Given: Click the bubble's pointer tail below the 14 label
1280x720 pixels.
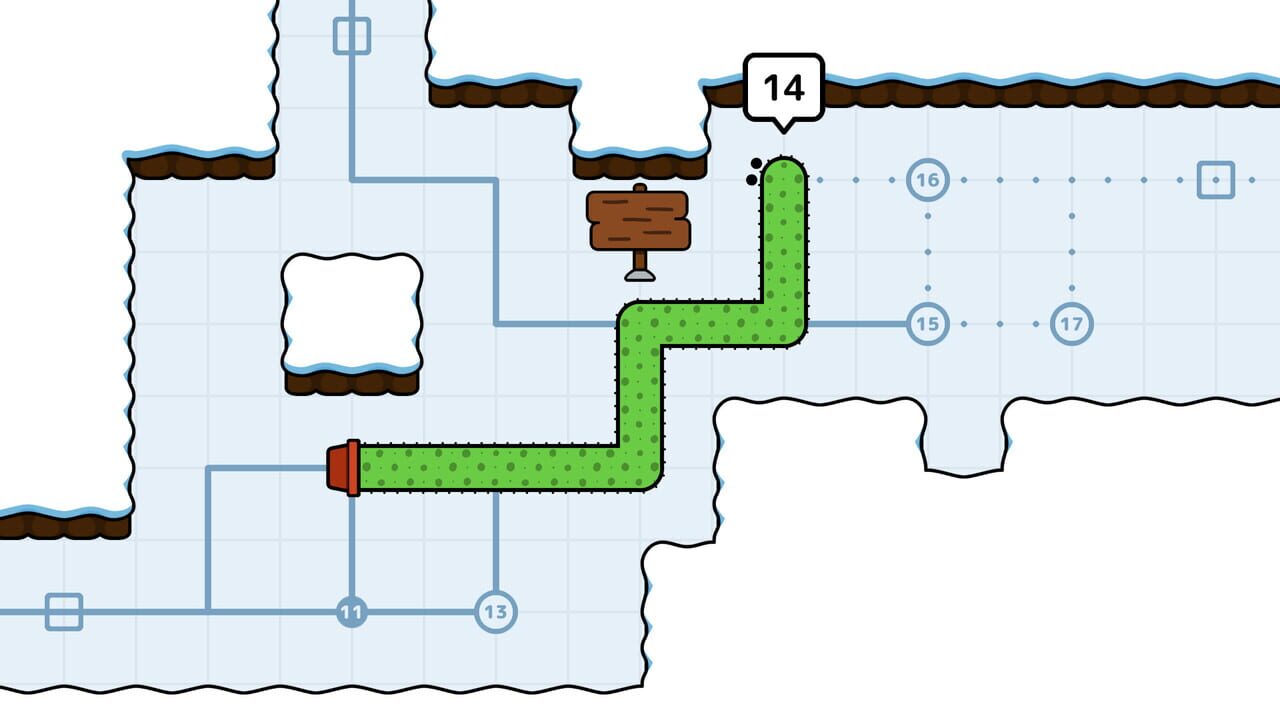Looking at the screenshot, I should (x=783, y=128).
